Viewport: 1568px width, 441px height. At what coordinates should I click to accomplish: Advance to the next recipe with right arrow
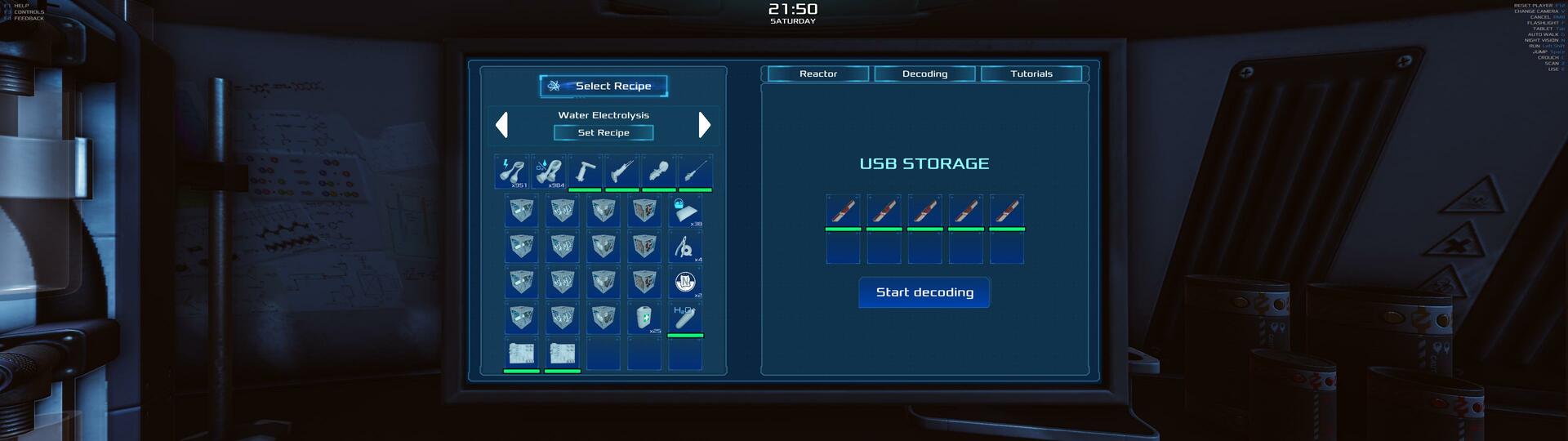705,125
